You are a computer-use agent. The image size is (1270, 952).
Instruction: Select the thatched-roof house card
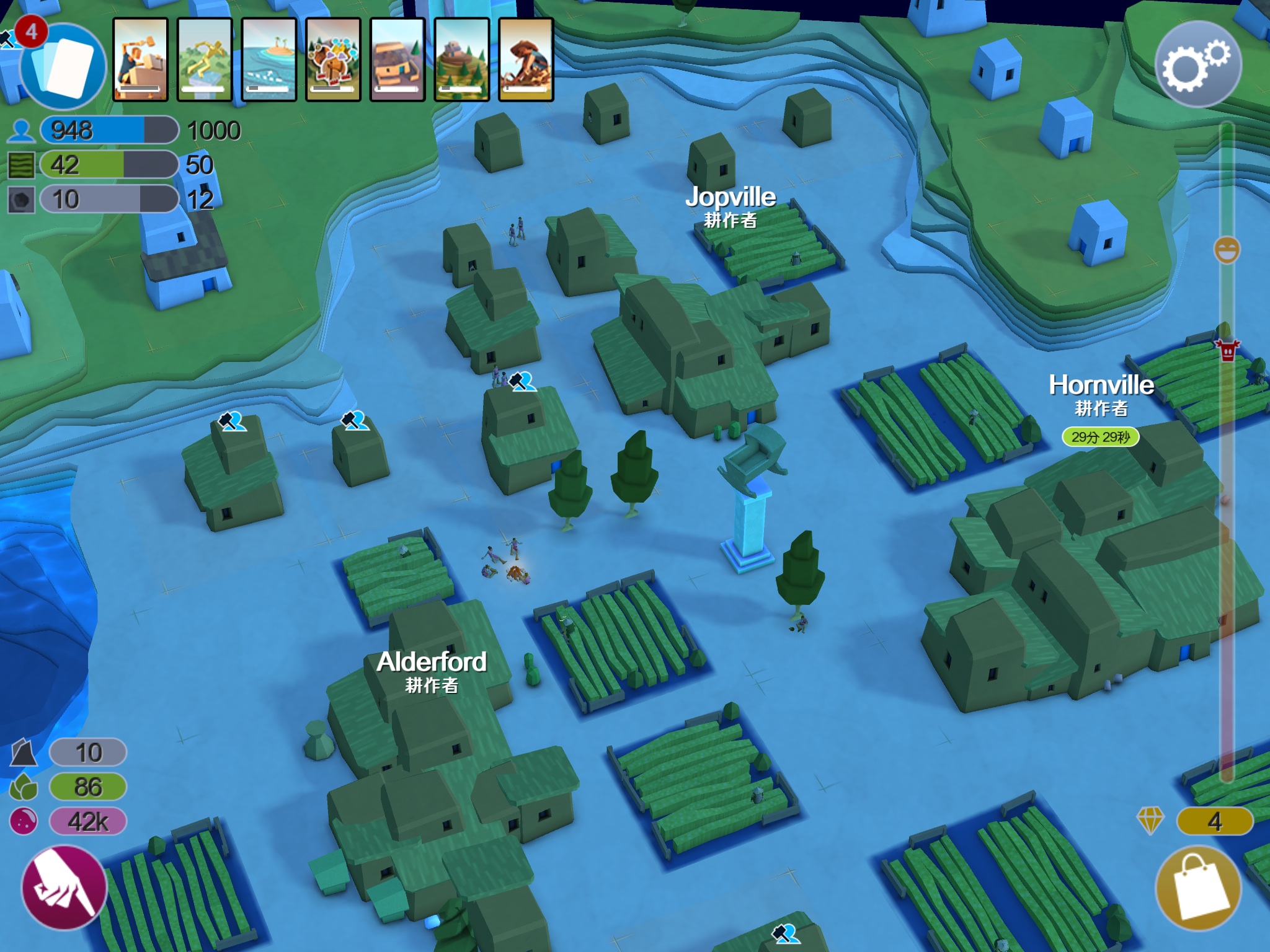[x=397, y=59]
